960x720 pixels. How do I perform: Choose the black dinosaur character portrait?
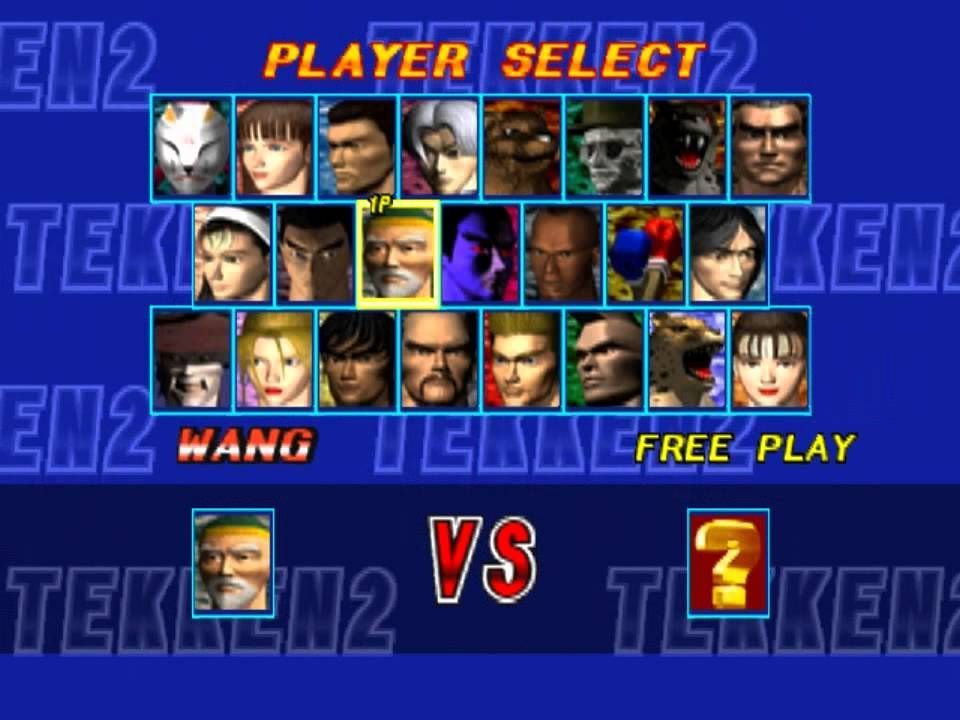[x=688, y=148]
